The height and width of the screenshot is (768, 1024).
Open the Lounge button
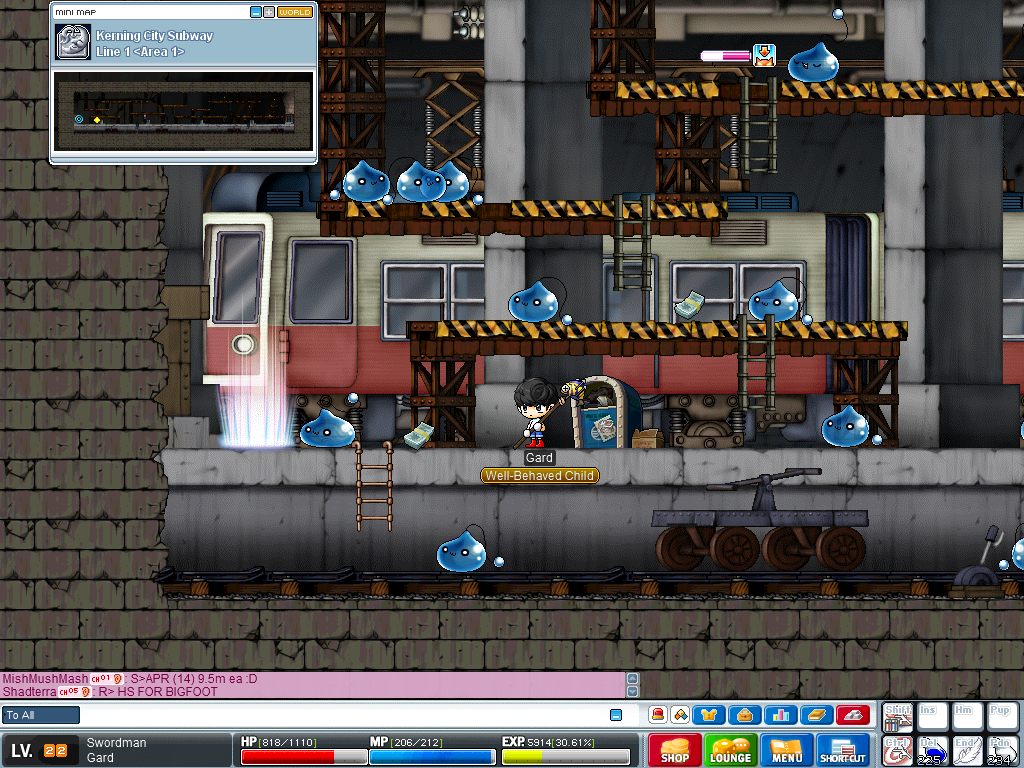pyautogui.click(x=730, y=750)
